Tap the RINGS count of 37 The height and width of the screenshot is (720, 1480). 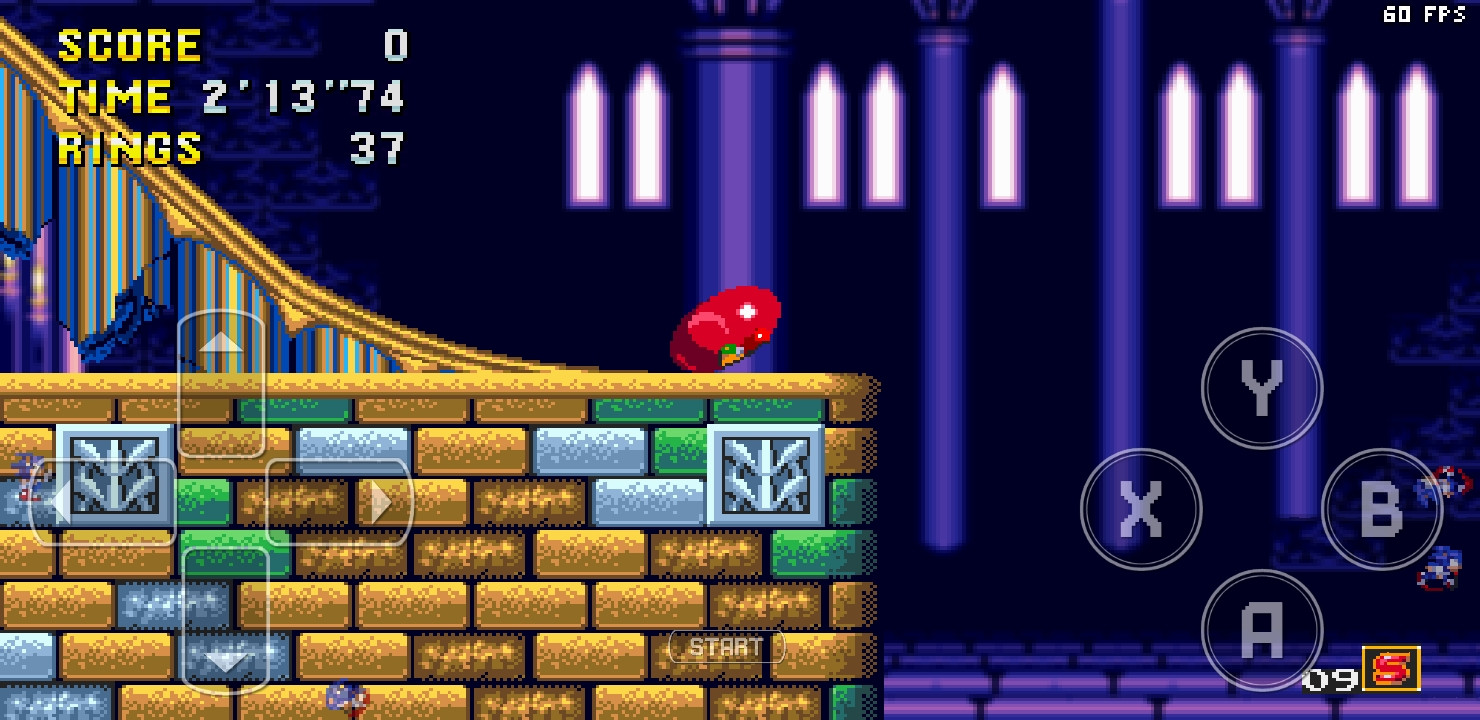coord(377,150)
